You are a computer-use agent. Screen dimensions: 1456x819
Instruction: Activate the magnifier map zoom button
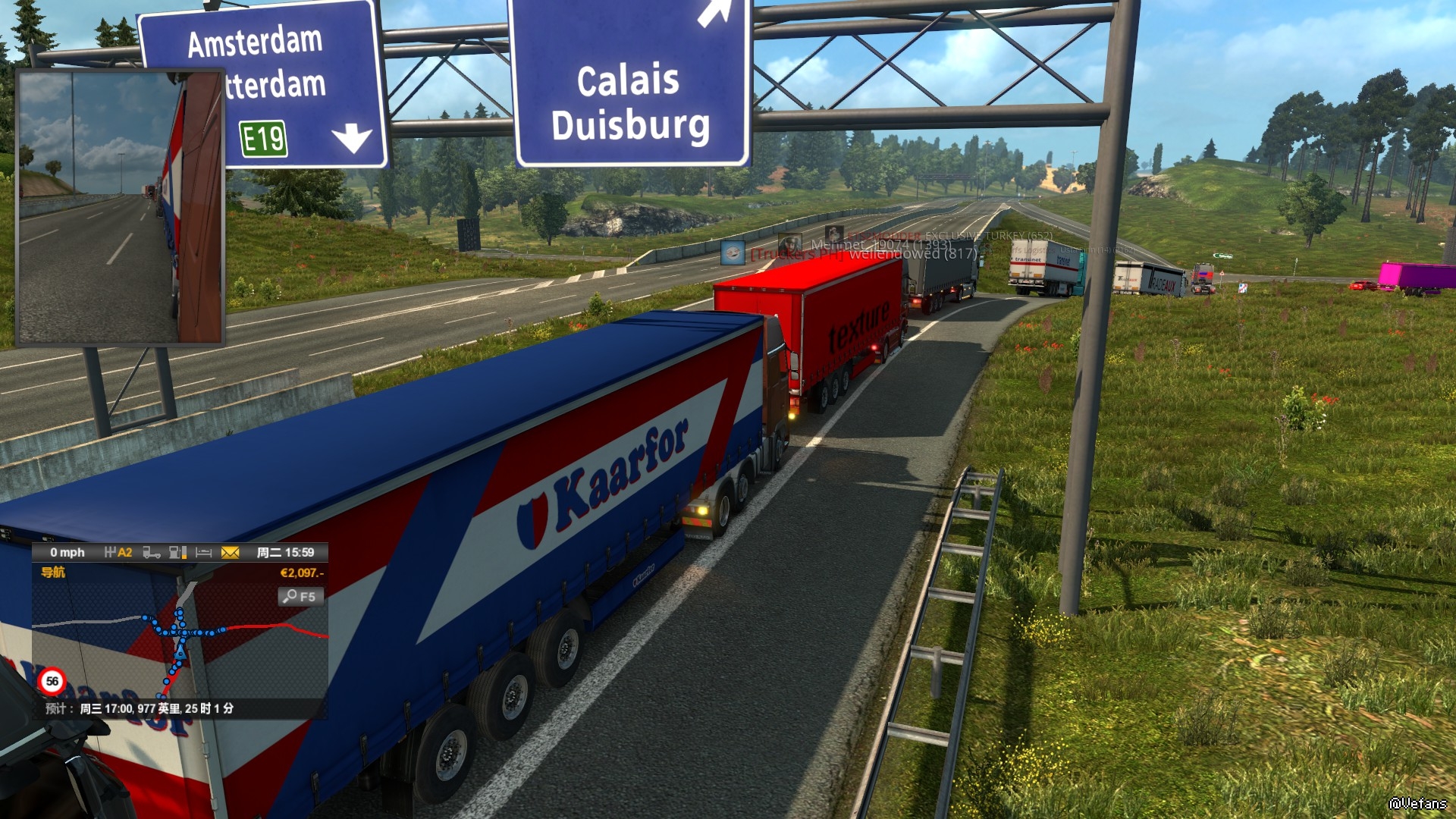click(x=300, y=597)
